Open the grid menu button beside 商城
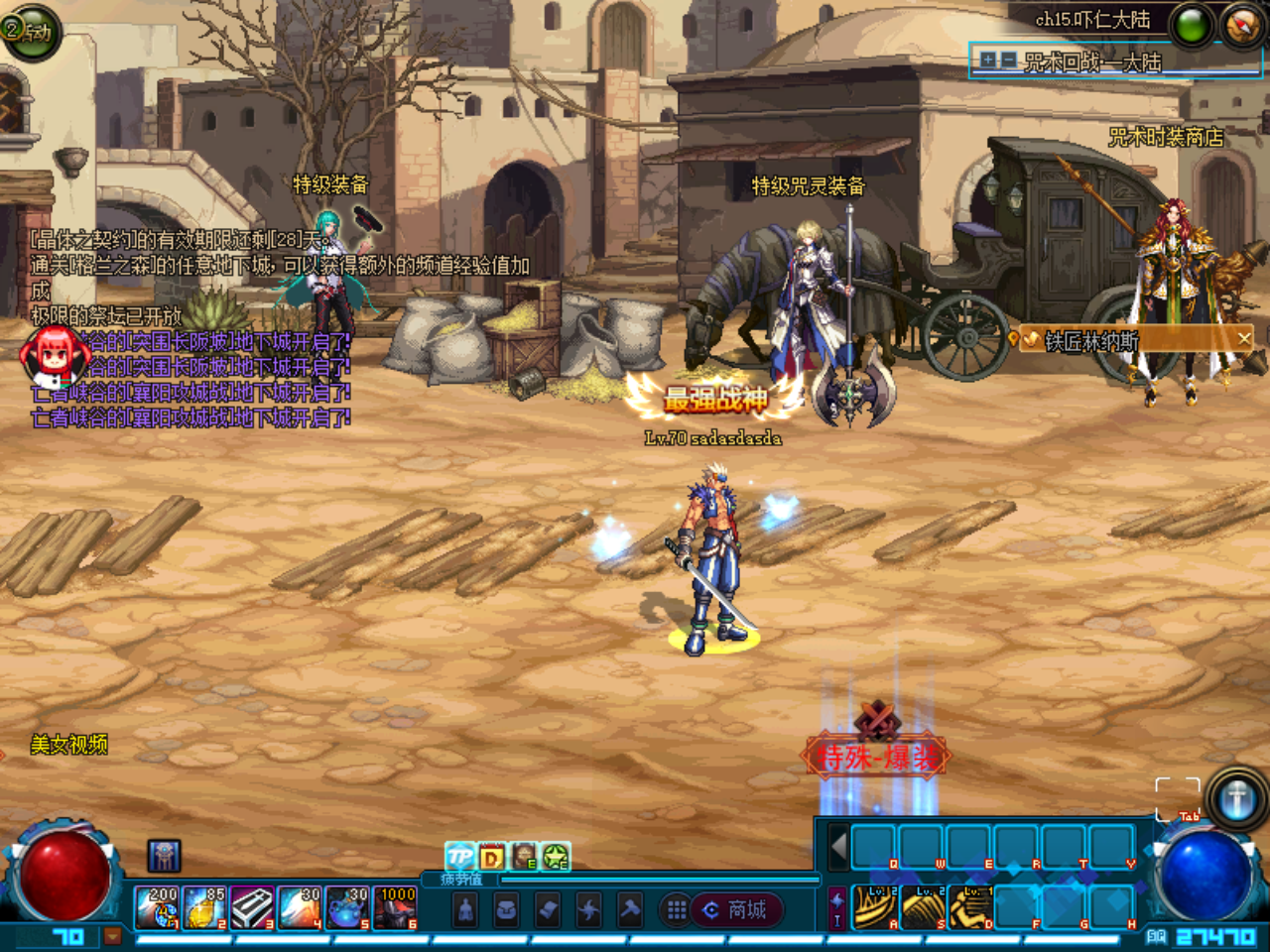This screenshot has width=1270, height=952. pos(677,909)
